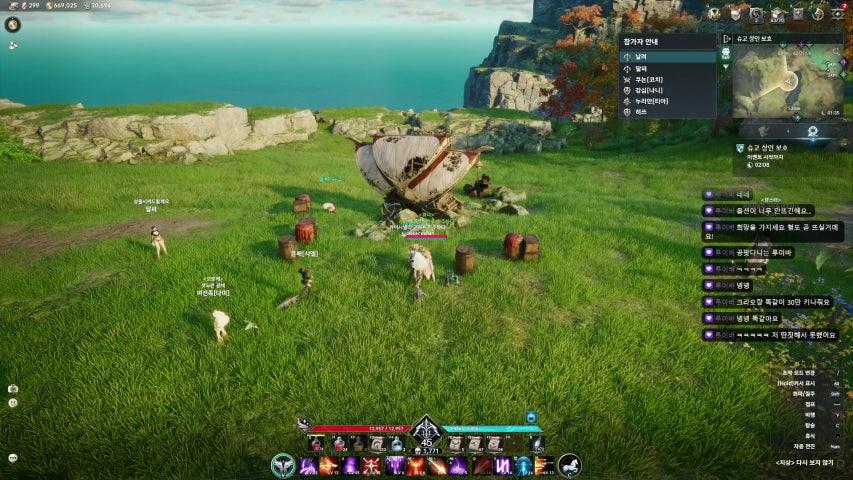The image size is (853, 480).
Task: Click the exit arrow icon beside 슈고 상인 보호
Action: [727, 39]
